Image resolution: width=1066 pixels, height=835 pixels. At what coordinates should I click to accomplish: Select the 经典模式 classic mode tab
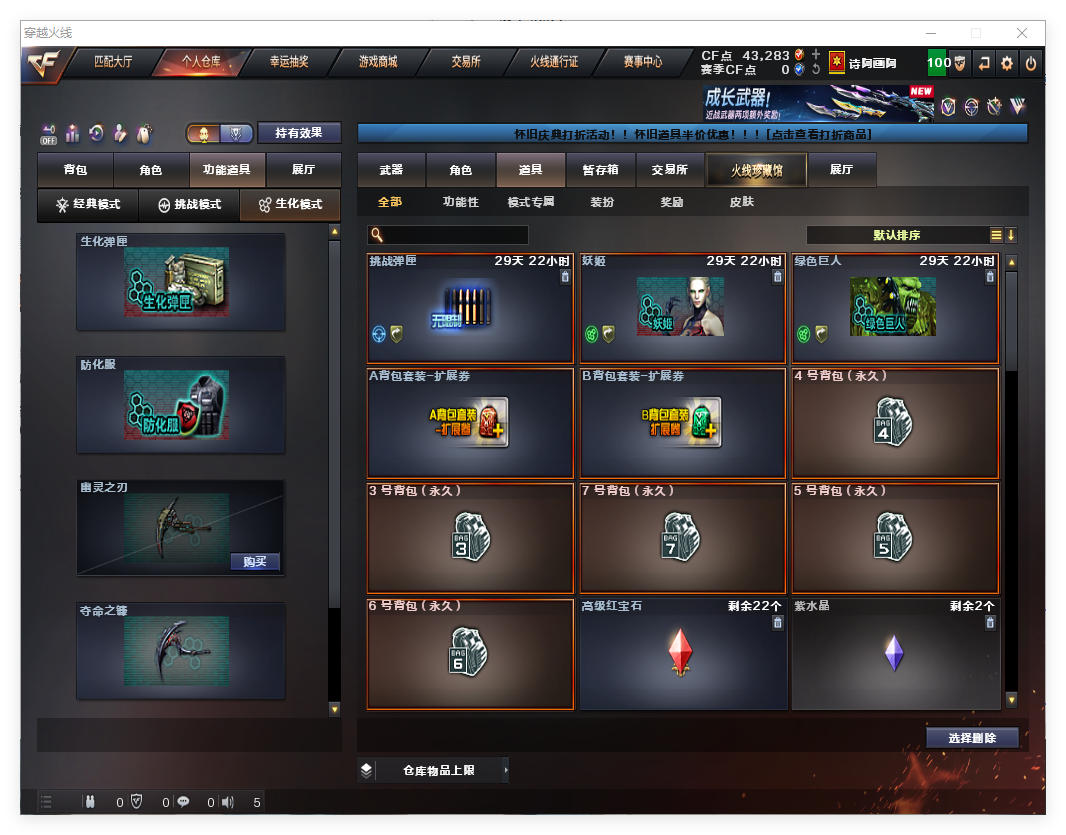[88, 205]
